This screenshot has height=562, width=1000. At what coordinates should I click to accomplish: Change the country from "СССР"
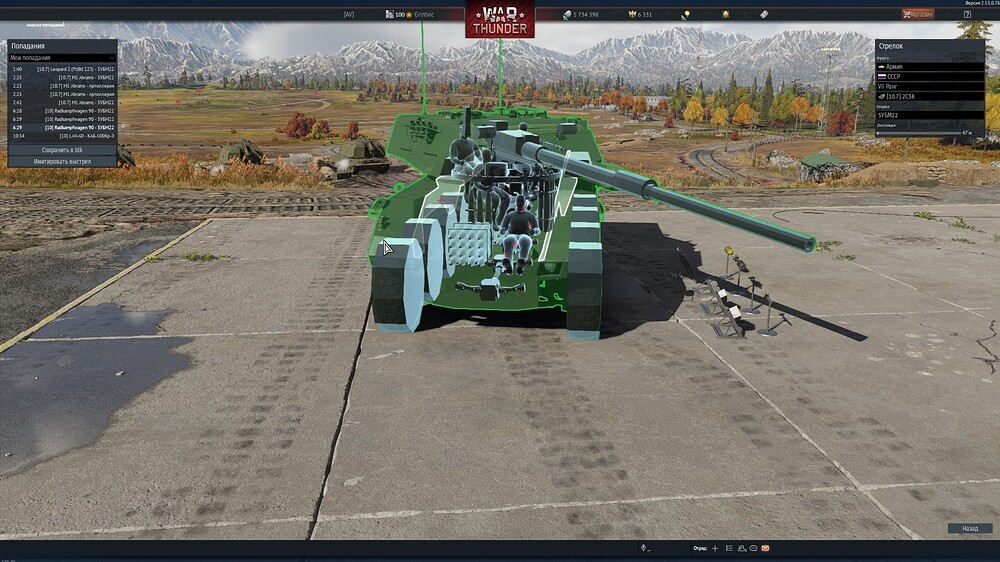930,76
